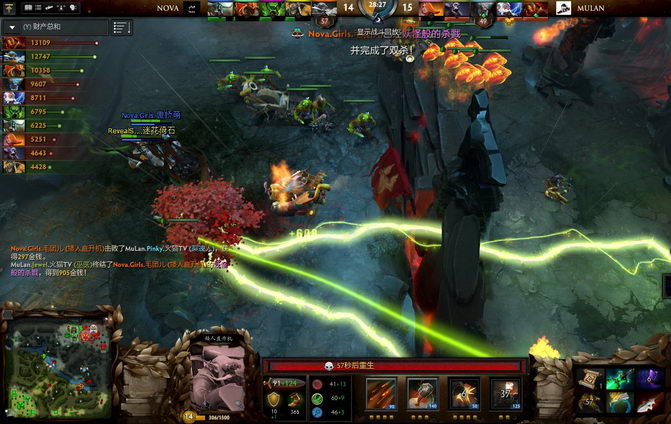Click the ultimate ability showing cooldown 37

tap(503, 394)
